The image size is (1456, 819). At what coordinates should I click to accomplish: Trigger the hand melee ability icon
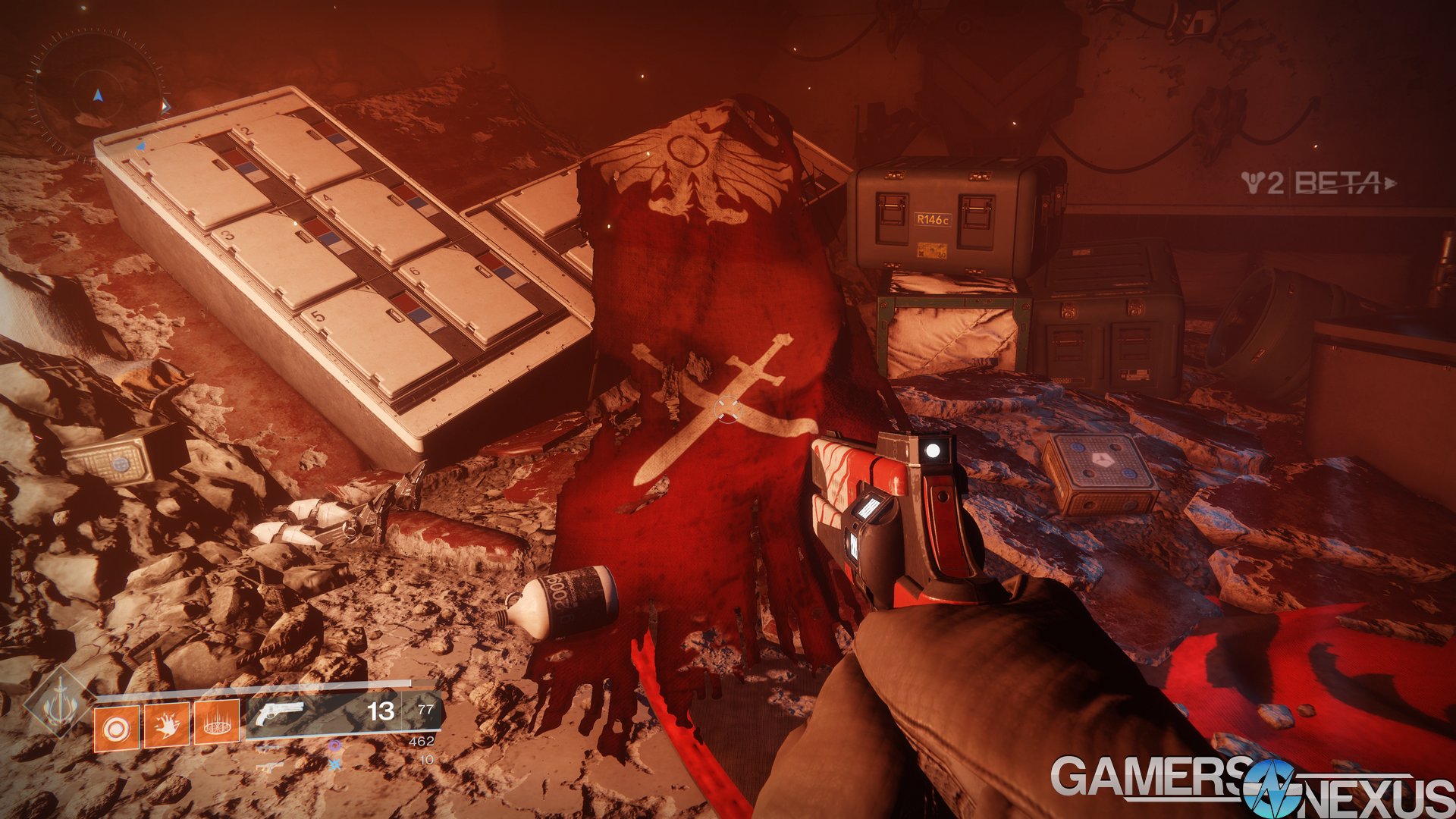click(x=166, y=726)
